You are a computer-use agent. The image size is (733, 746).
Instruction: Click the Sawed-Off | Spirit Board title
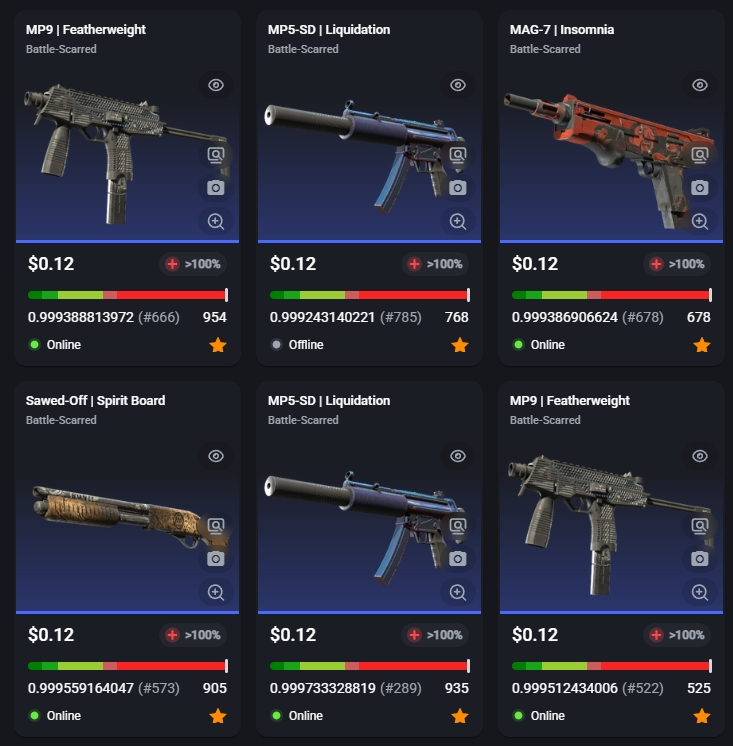tap(95, 401)
